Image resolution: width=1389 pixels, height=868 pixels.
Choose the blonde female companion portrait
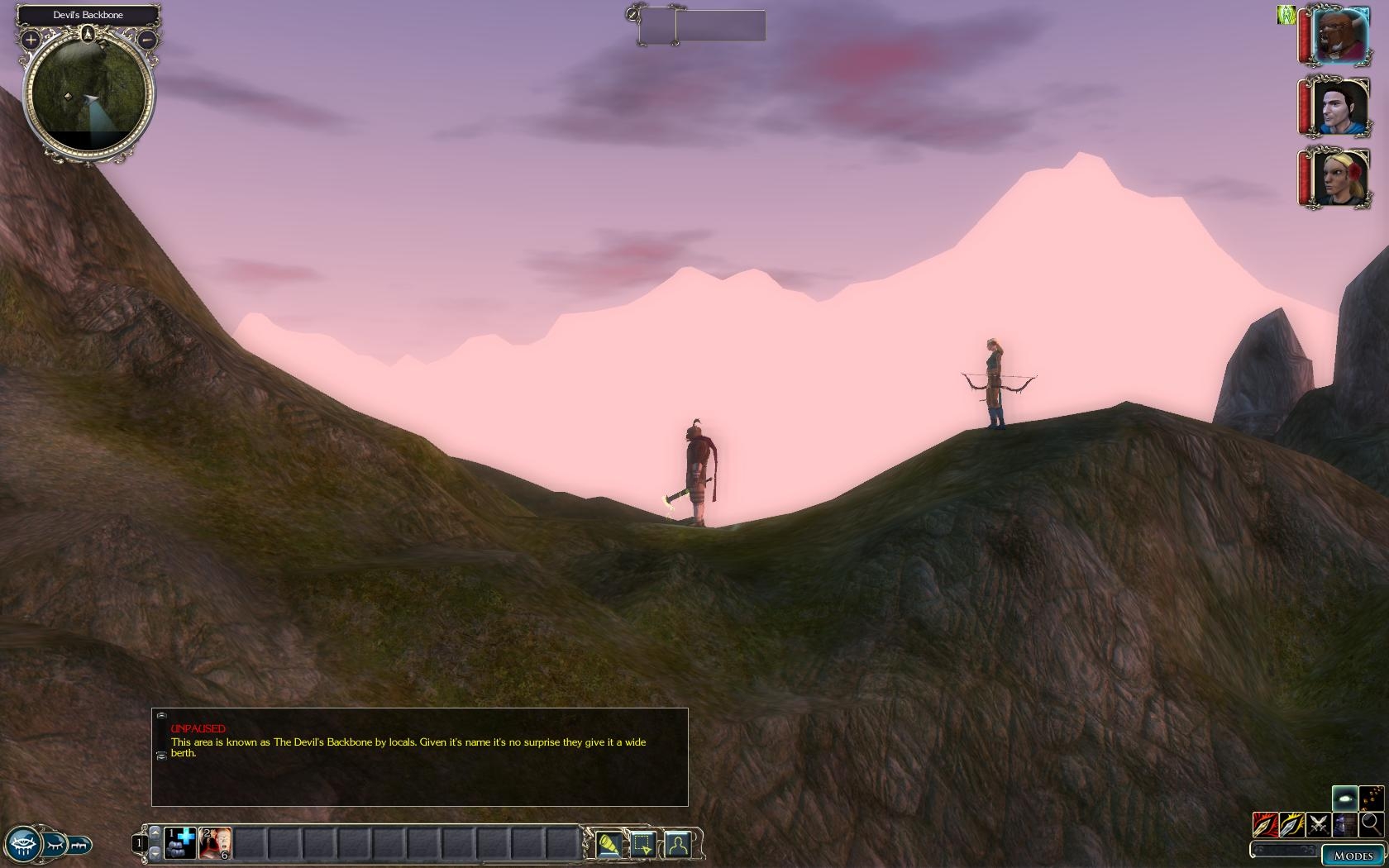tap(1339, 177)
